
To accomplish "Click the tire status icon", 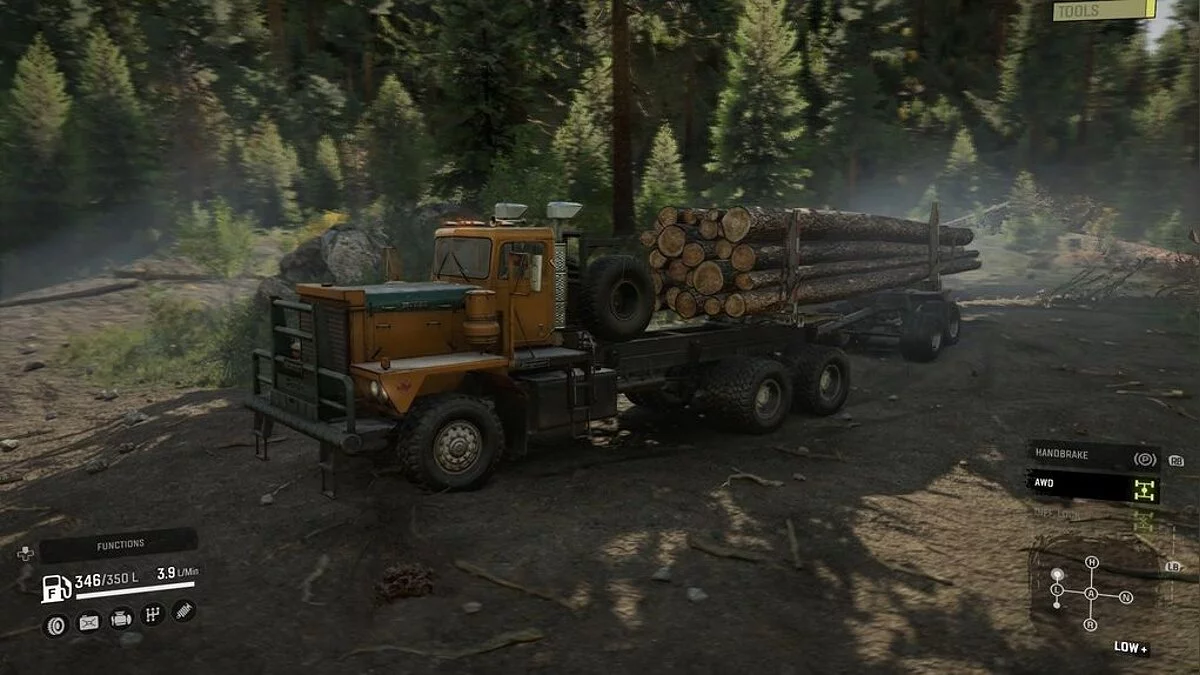I will 55,626.
